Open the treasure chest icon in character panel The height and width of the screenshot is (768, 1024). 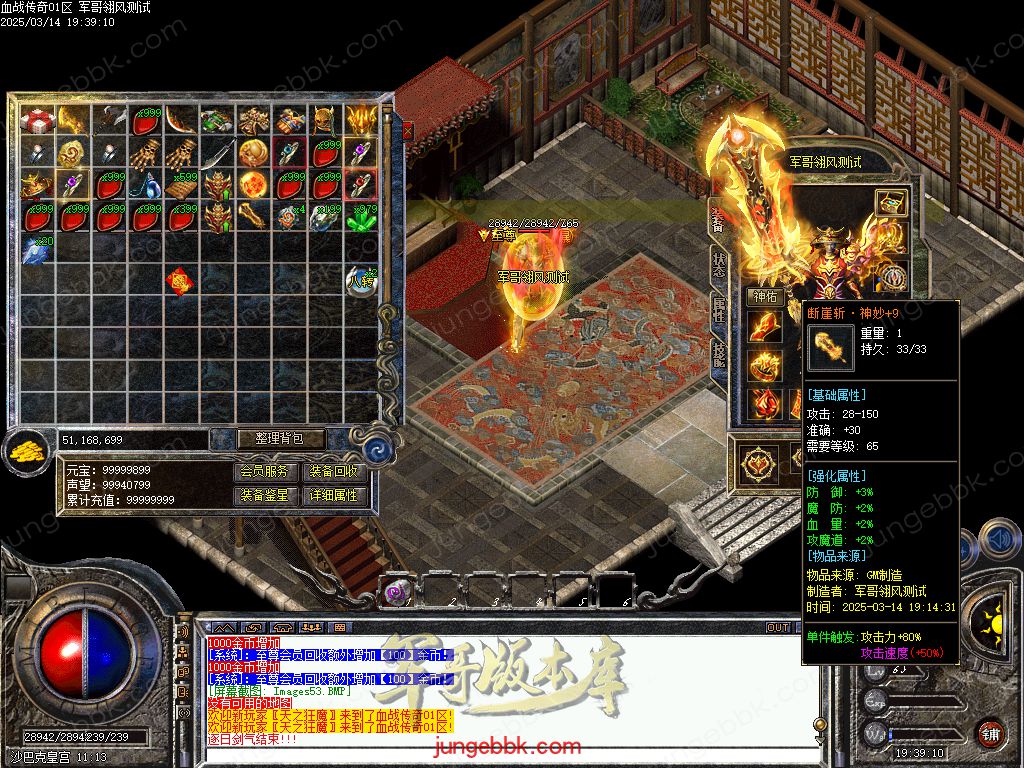[890, 202]
